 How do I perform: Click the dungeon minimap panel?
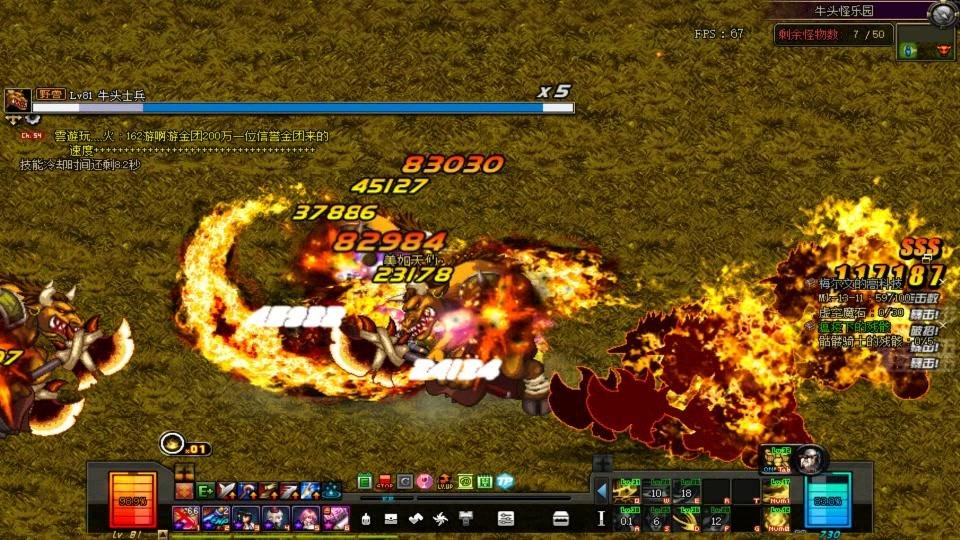pyautogui.click(x=925, y=48)
